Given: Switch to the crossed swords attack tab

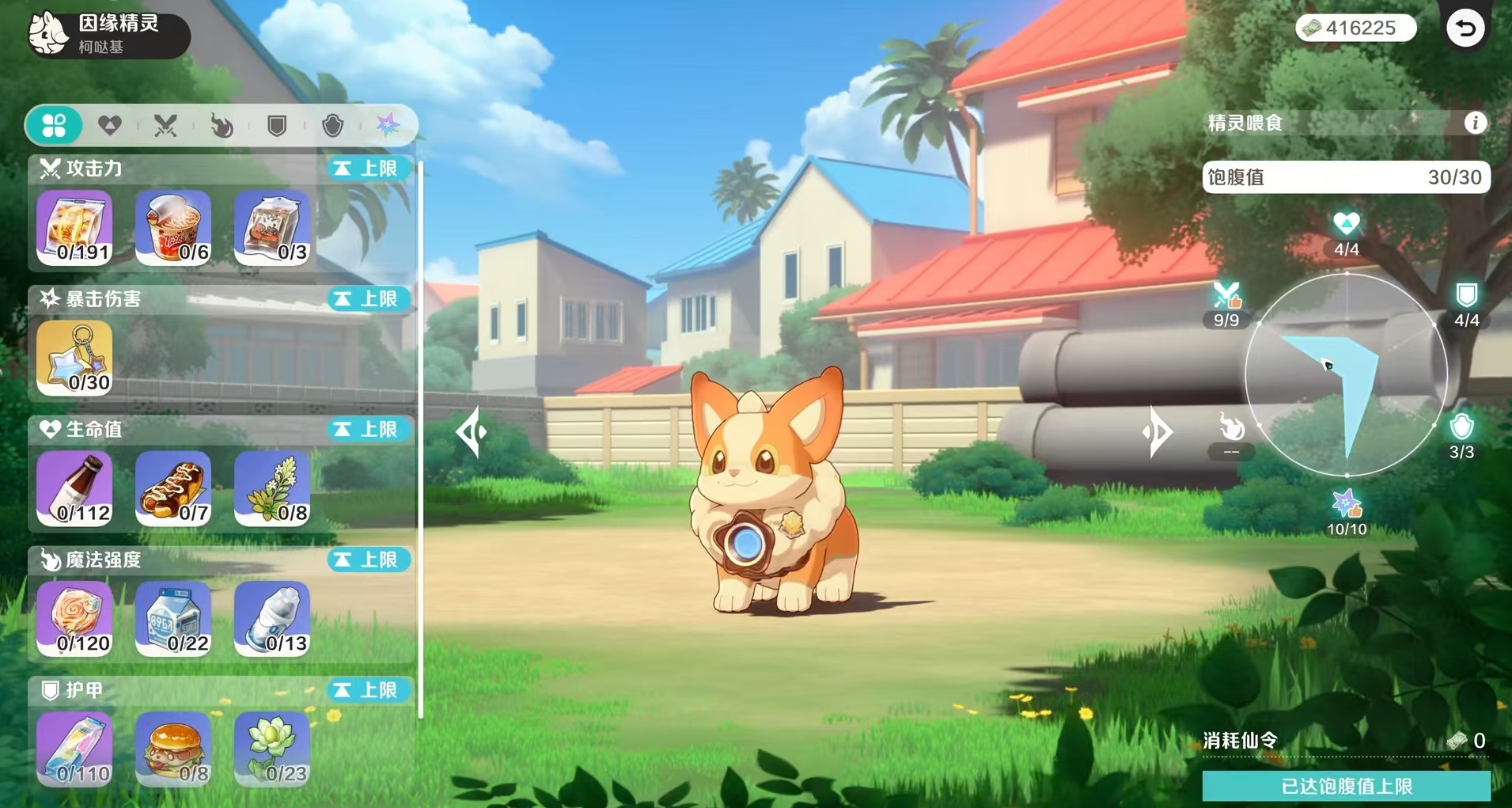Looking at the screenshot, I should [165, 125].
